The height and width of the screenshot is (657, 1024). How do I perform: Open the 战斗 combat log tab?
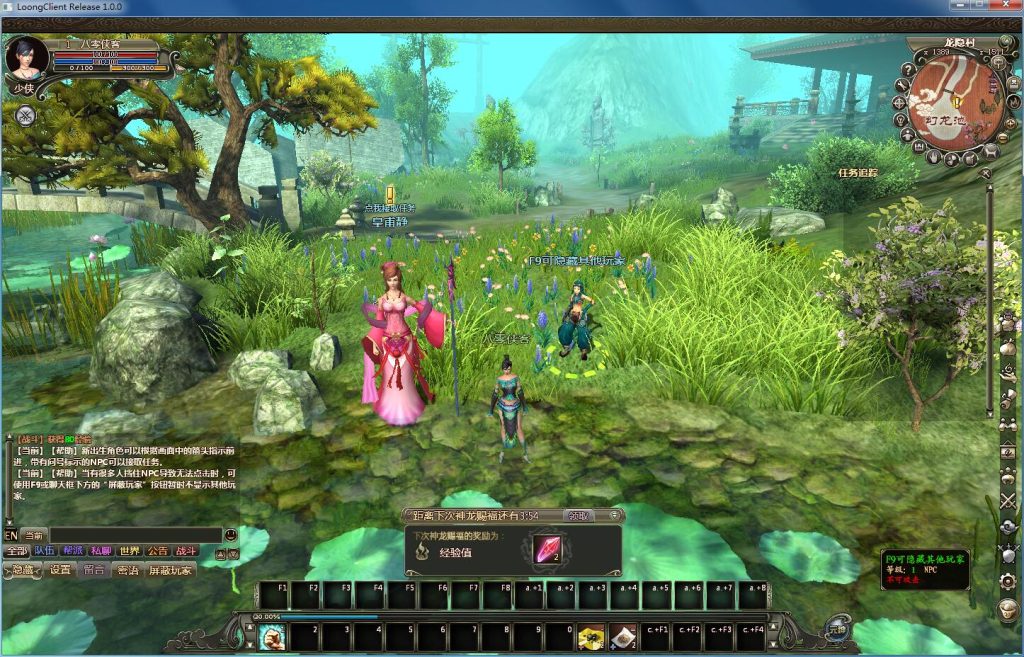pyautogui.click(x=187, y=551)
